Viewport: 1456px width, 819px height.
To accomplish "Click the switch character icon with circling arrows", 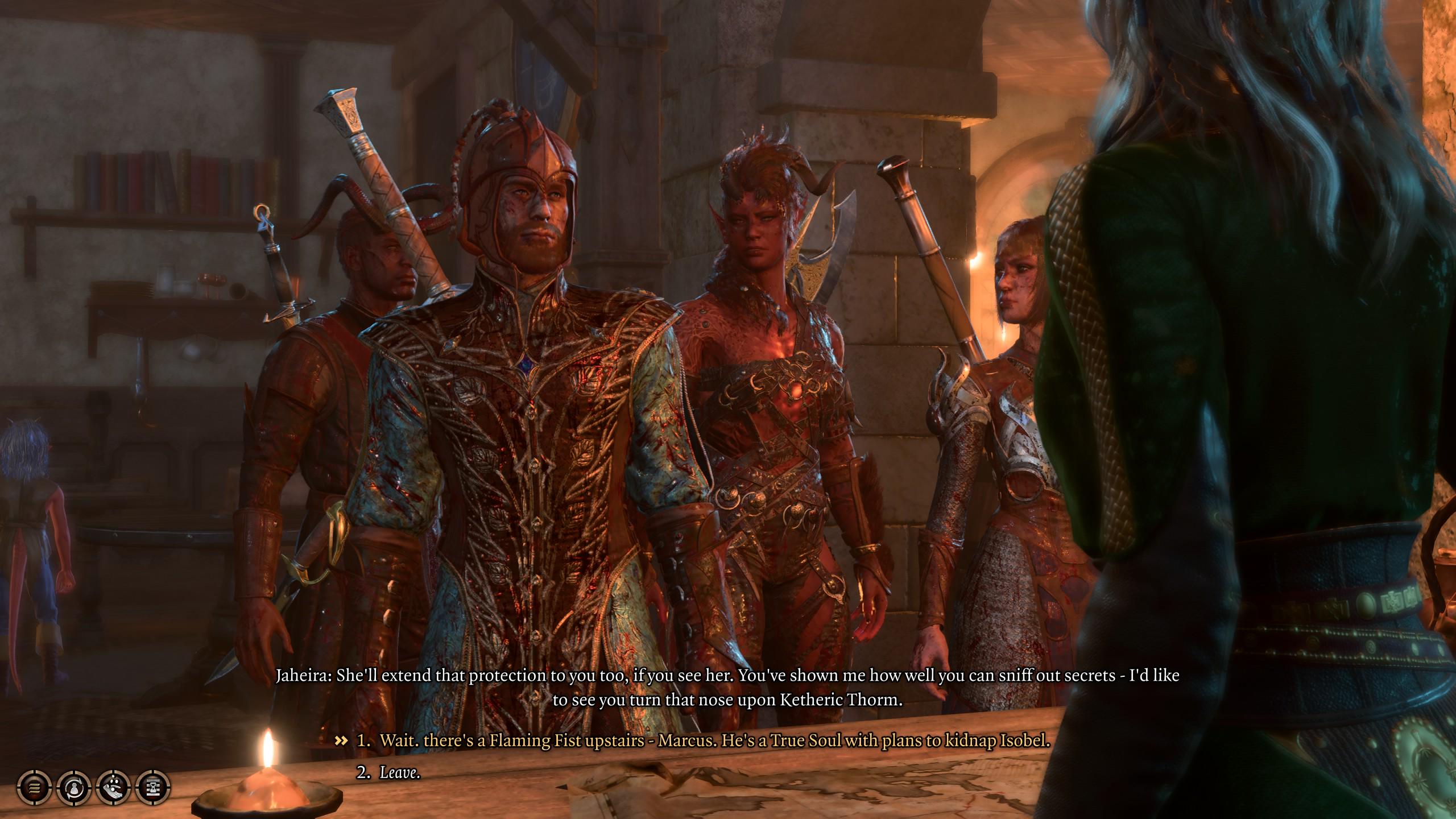I will [74, 788].
